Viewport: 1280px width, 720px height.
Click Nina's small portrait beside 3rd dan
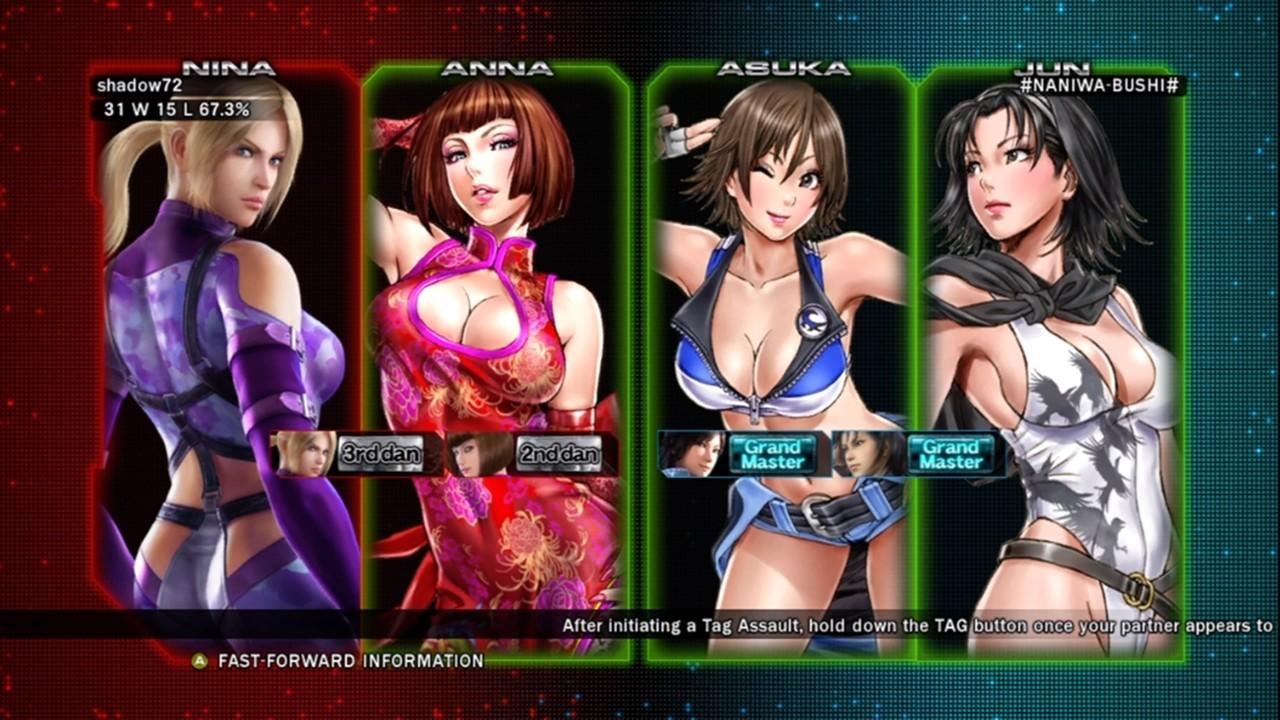point(304,454)
